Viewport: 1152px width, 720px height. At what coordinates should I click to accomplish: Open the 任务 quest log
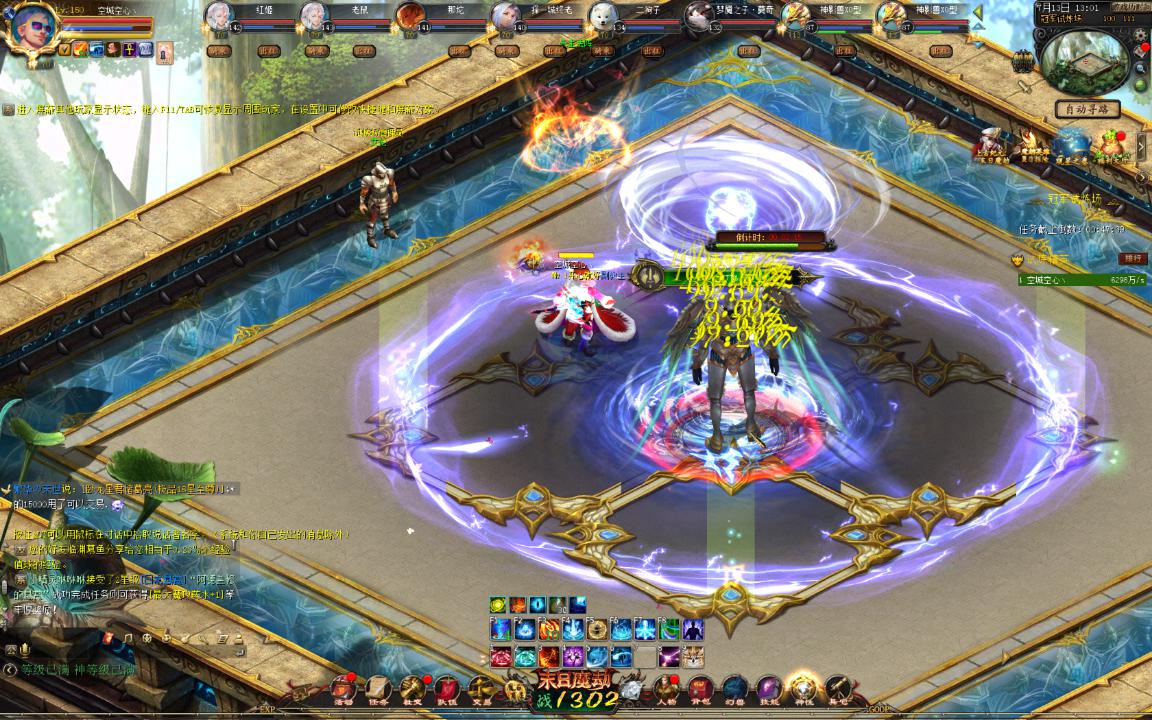pyautogui.click(x=378, y=688)
